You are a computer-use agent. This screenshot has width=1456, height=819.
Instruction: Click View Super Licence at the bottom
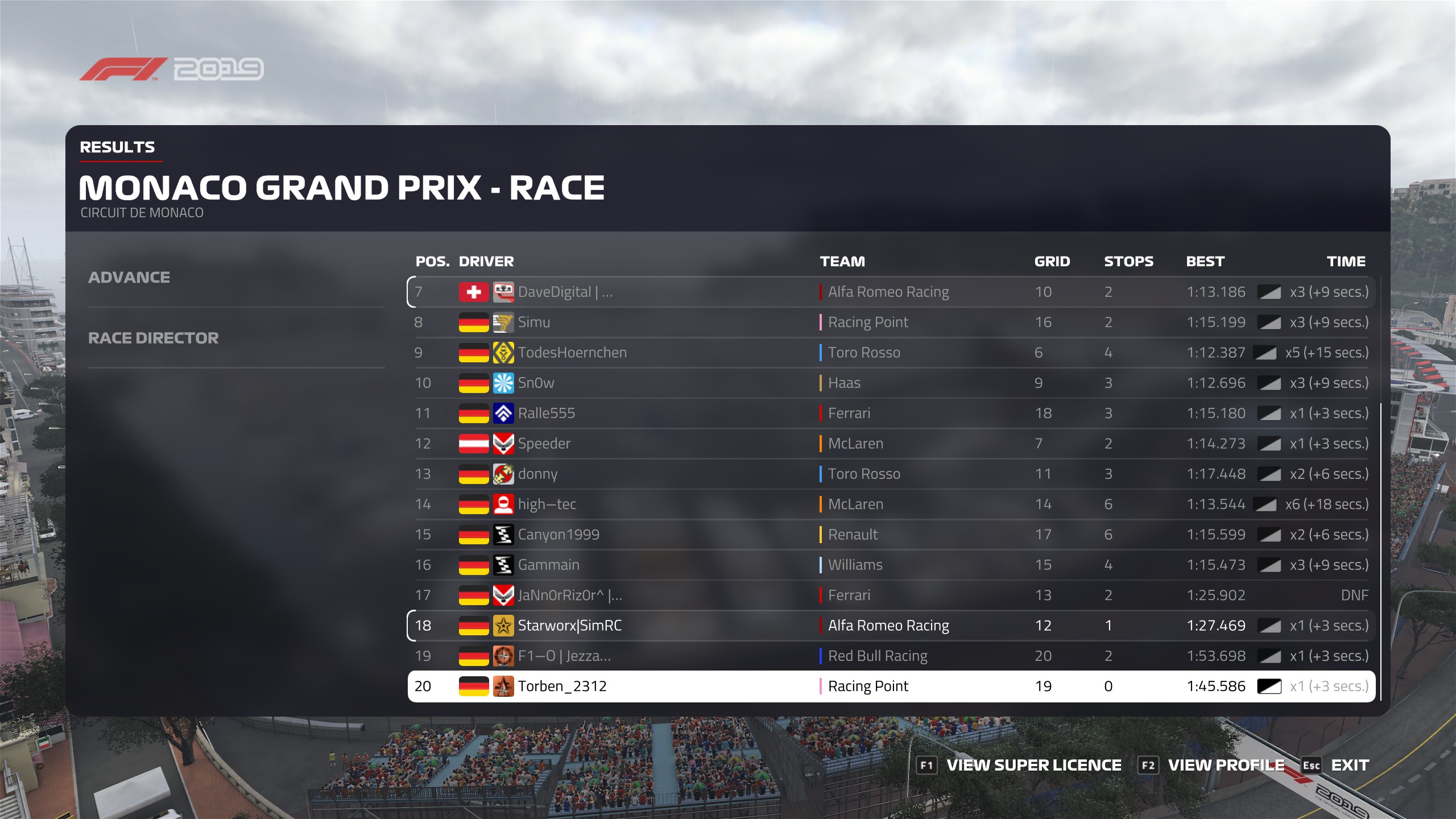(1033, 766)
